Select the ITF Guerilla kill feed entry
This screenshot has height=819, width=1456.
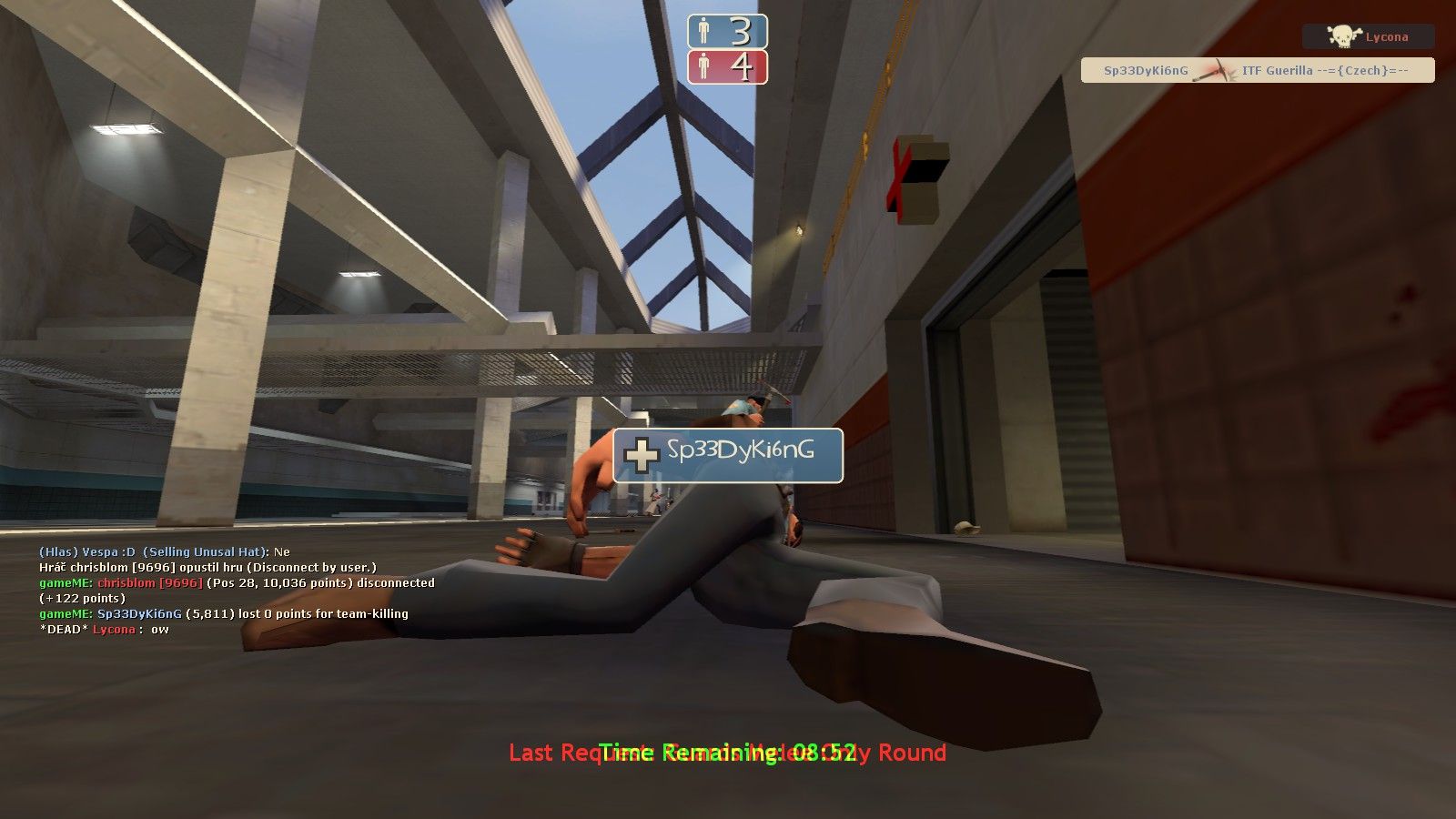pos(1258,70)
